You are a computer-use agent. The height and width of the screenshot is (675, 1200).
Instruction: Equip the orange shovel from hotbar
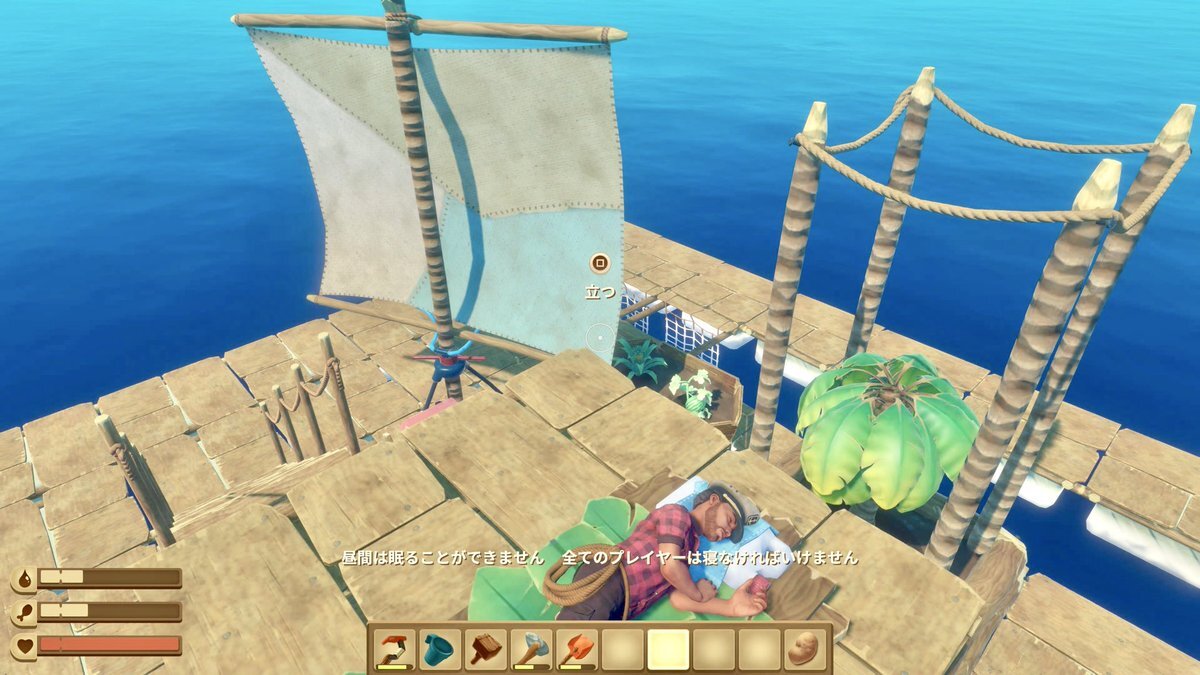tap(577, 649)
